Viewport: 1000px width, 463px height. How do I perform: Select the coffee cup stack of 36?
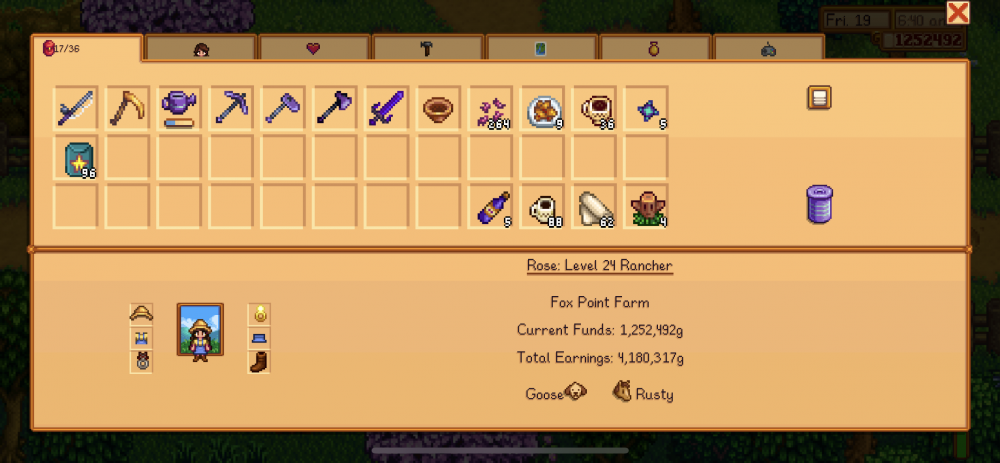click(595, 107)
